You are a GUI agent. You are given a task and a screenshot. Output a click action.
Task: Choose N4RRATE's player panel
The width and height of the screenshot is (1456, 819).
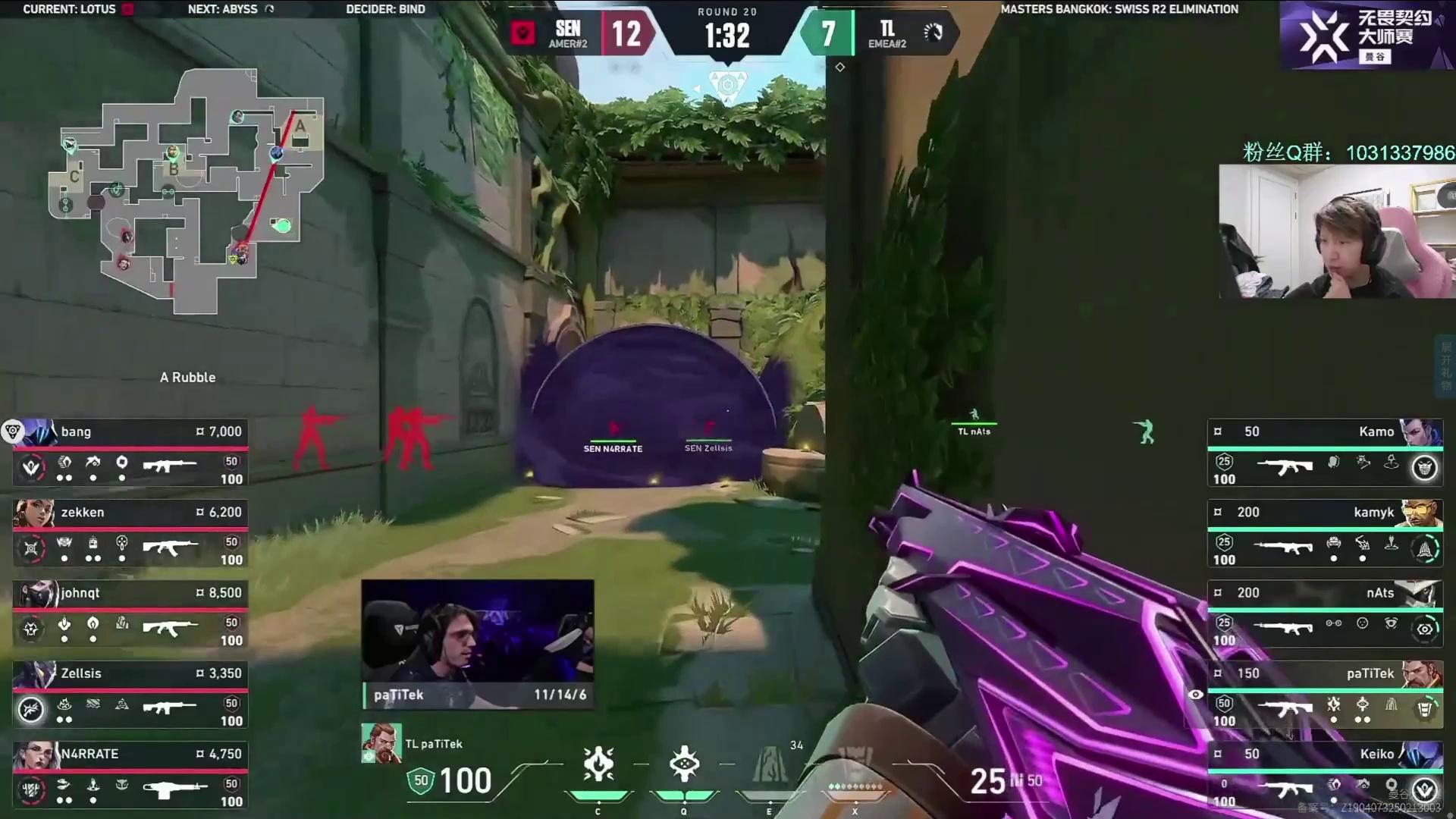pos(130,775)
